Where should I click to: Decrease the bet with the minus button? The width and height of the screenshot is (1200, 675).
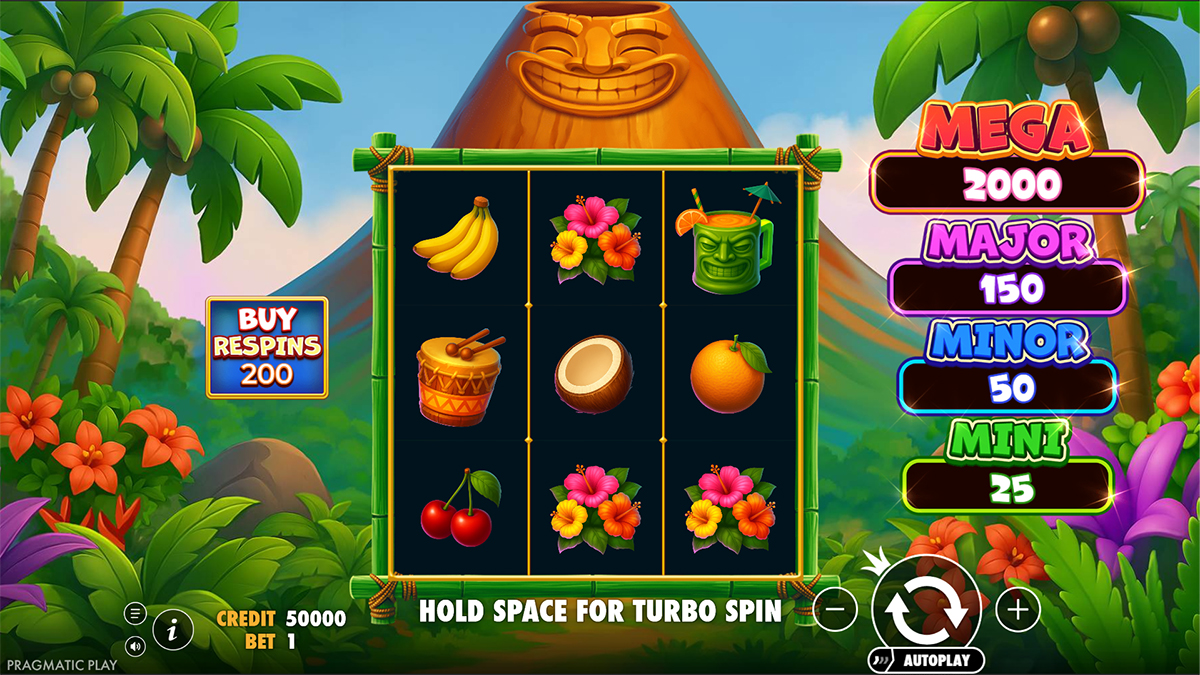(x=835, y=609)
